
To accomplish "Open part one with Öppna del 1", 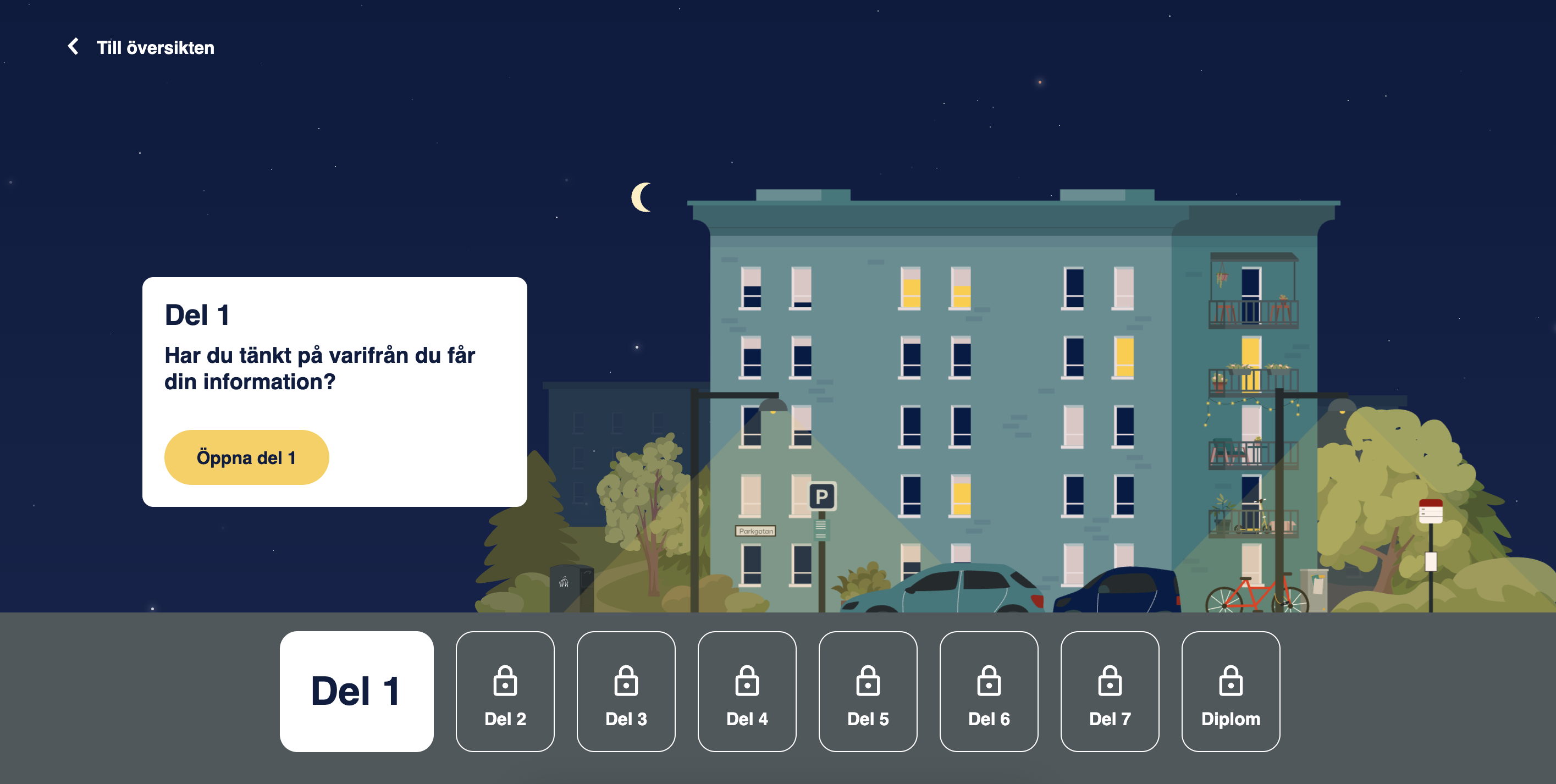I will pos(246,457).
